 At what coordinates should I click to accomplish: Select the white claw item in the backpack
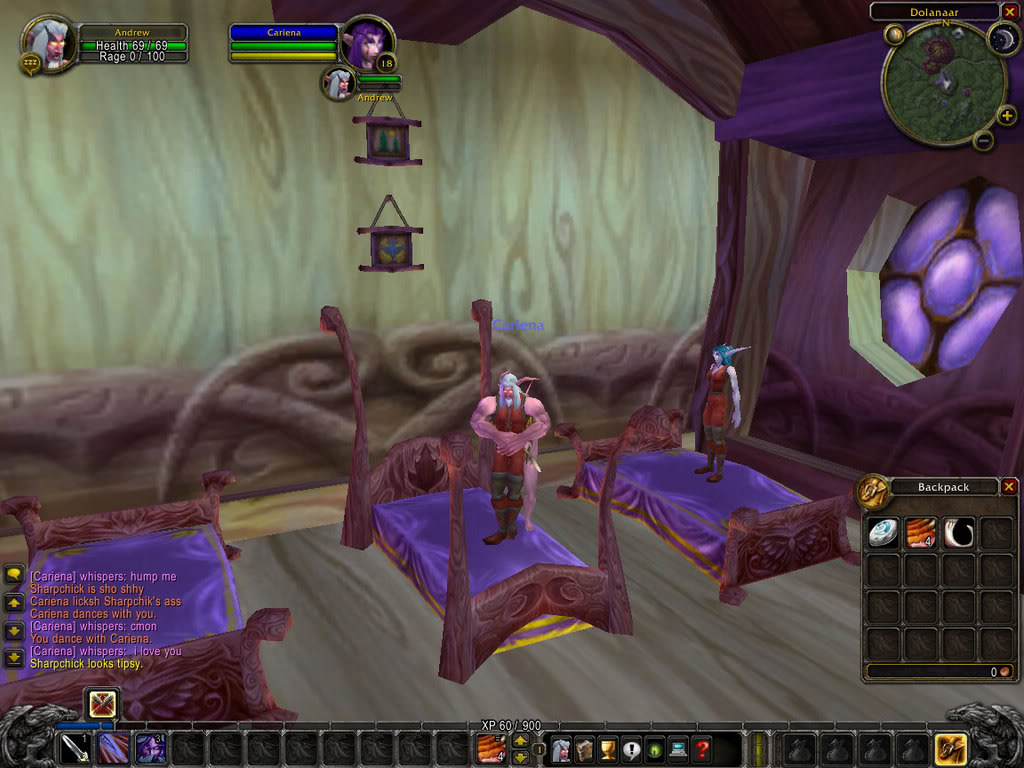pyautogui.click(x=958, y=532)
